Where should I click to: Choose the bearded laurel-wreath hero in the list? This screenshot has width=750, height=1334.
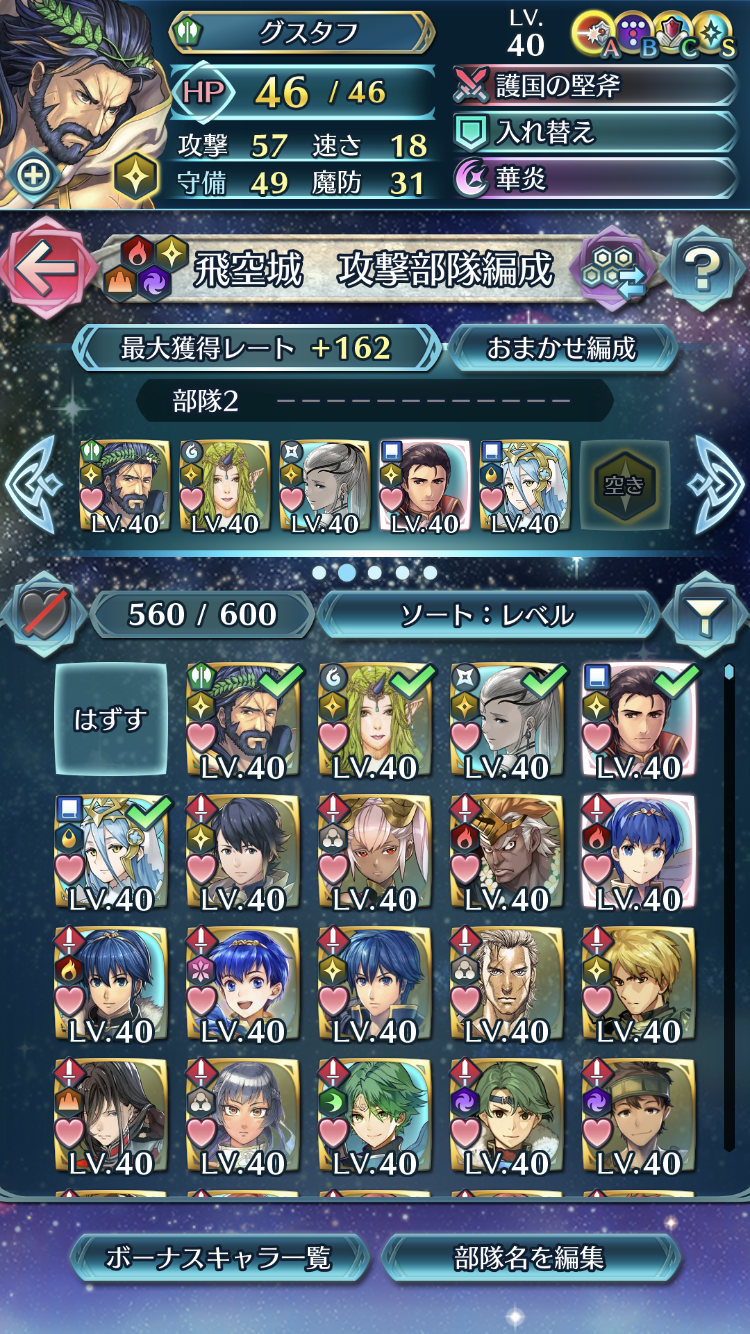tap(243, 720)
